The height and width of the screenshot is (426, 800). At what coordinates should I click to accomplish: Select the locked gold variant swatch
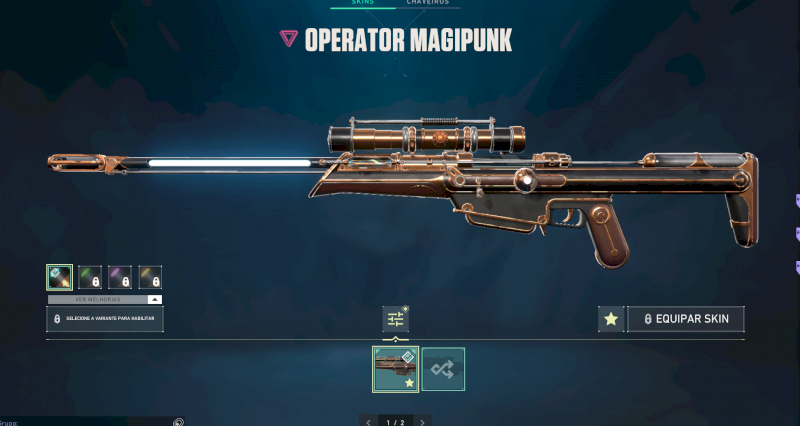coord(150,277)
